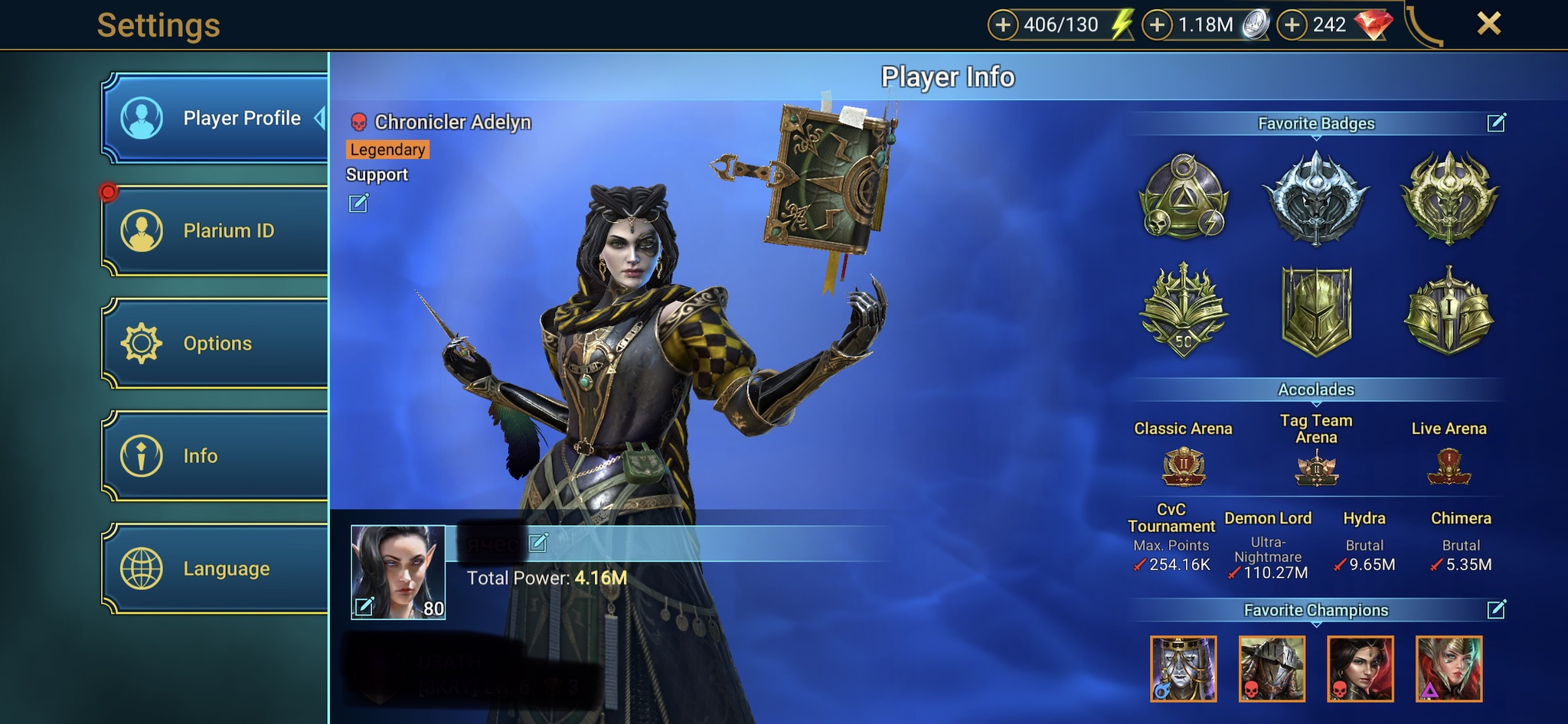Open the Player Profile section
This screenshot has height=724, width=1568.
click(x=217, y=119)
